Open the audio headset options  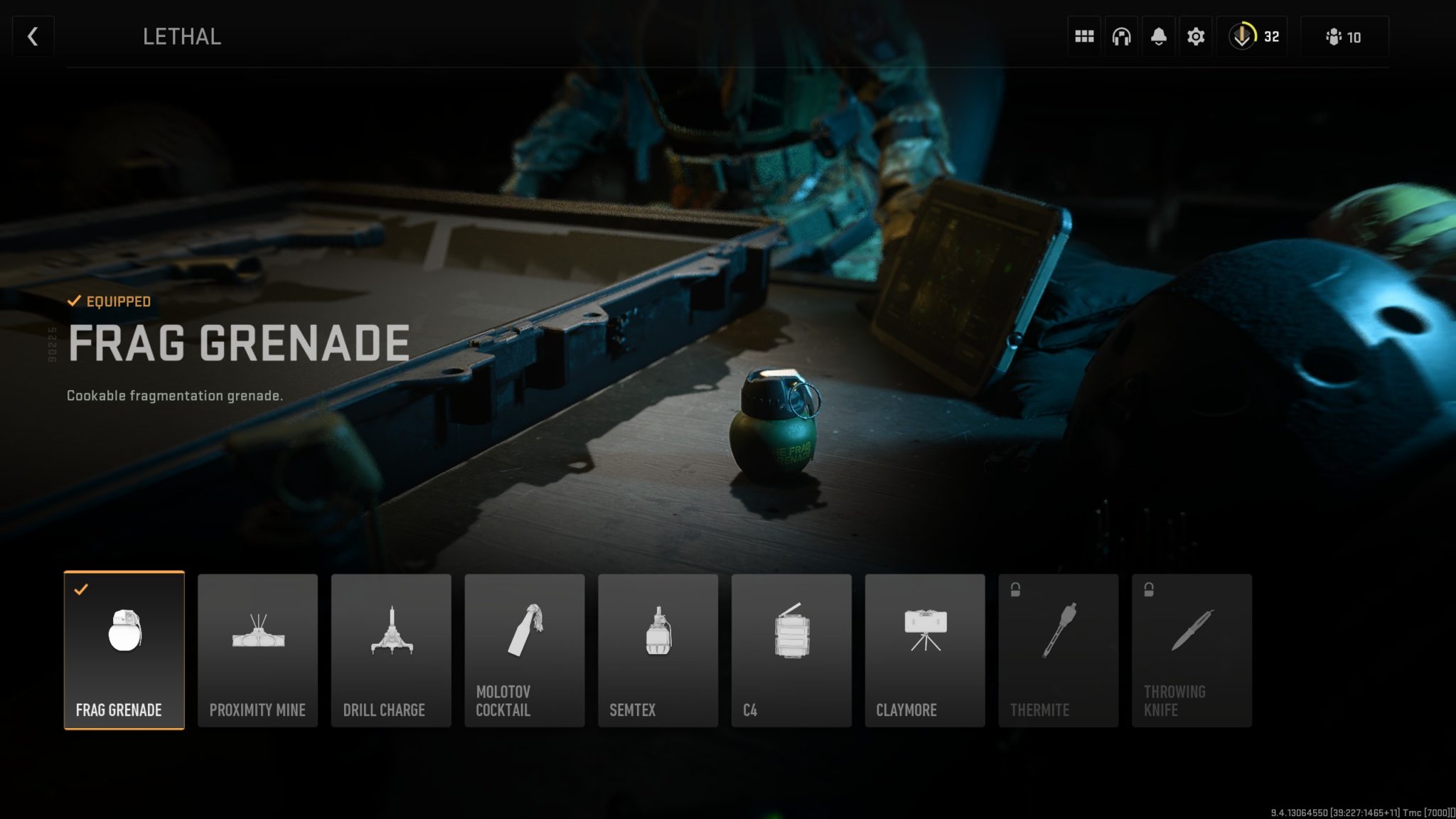click(x=1121, y=36)
